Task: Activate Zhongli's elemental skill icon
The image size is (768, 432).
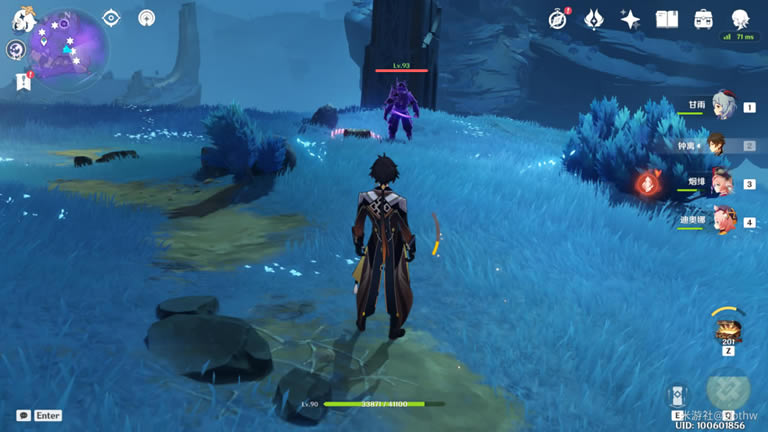Action: pyautogui.click(x=678, y=396)
